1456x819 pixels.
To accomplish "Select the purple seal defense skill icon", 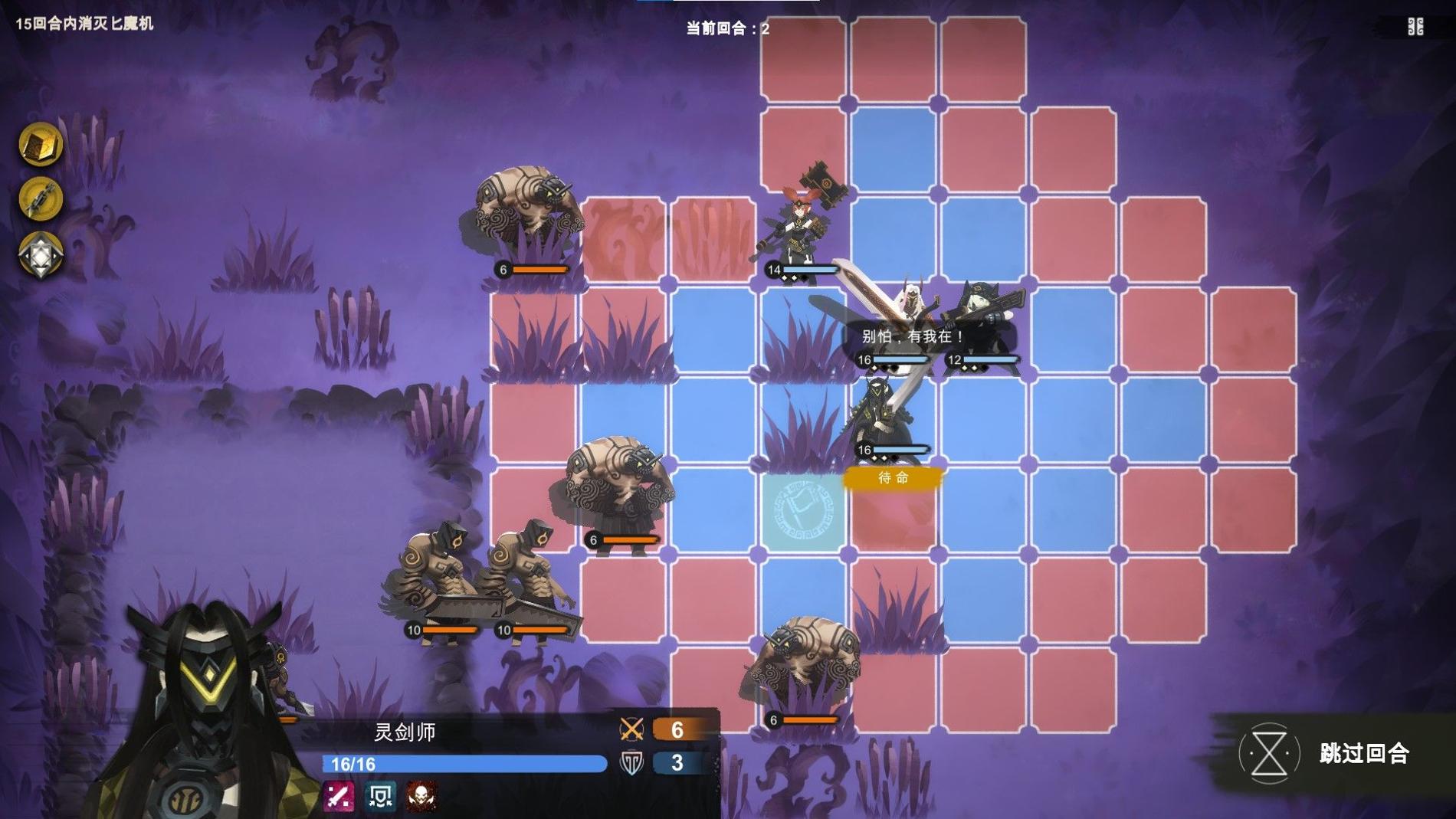I will pos(381,794).
